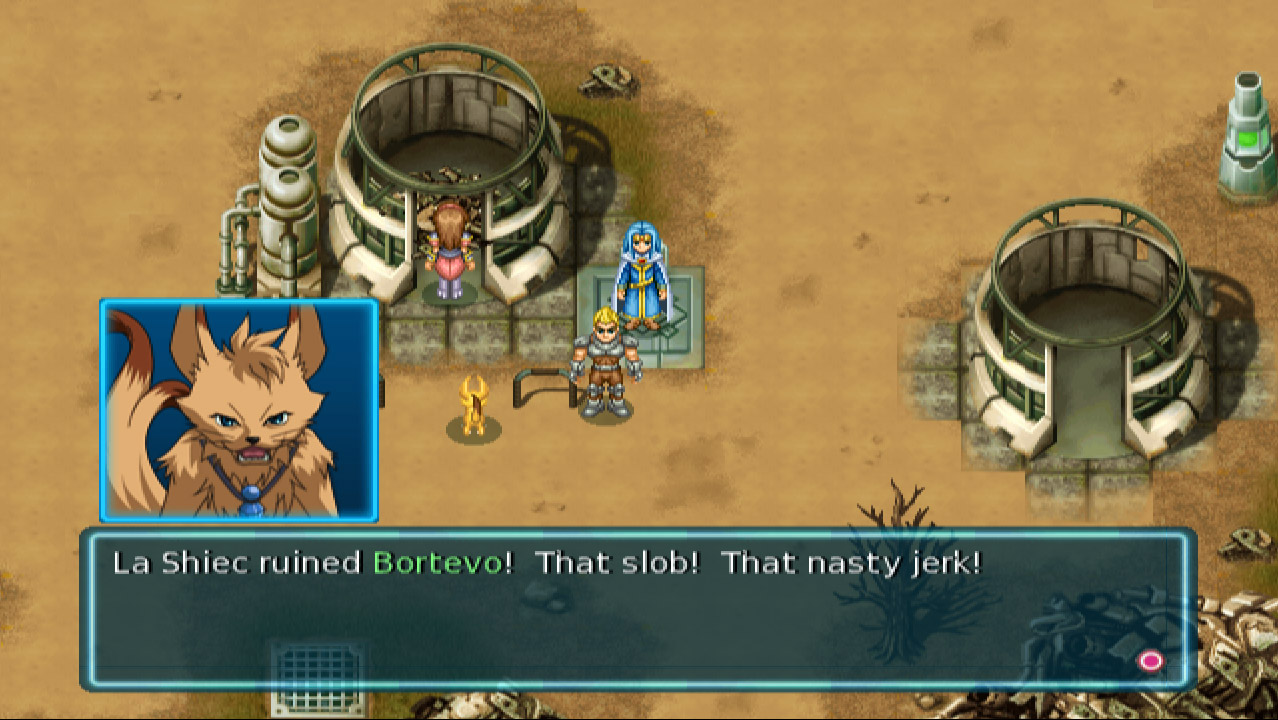This screenshot has height=720, width=1278.
Task: Click the pink continue indicator in the dialogue
Action: (1151, 661)
